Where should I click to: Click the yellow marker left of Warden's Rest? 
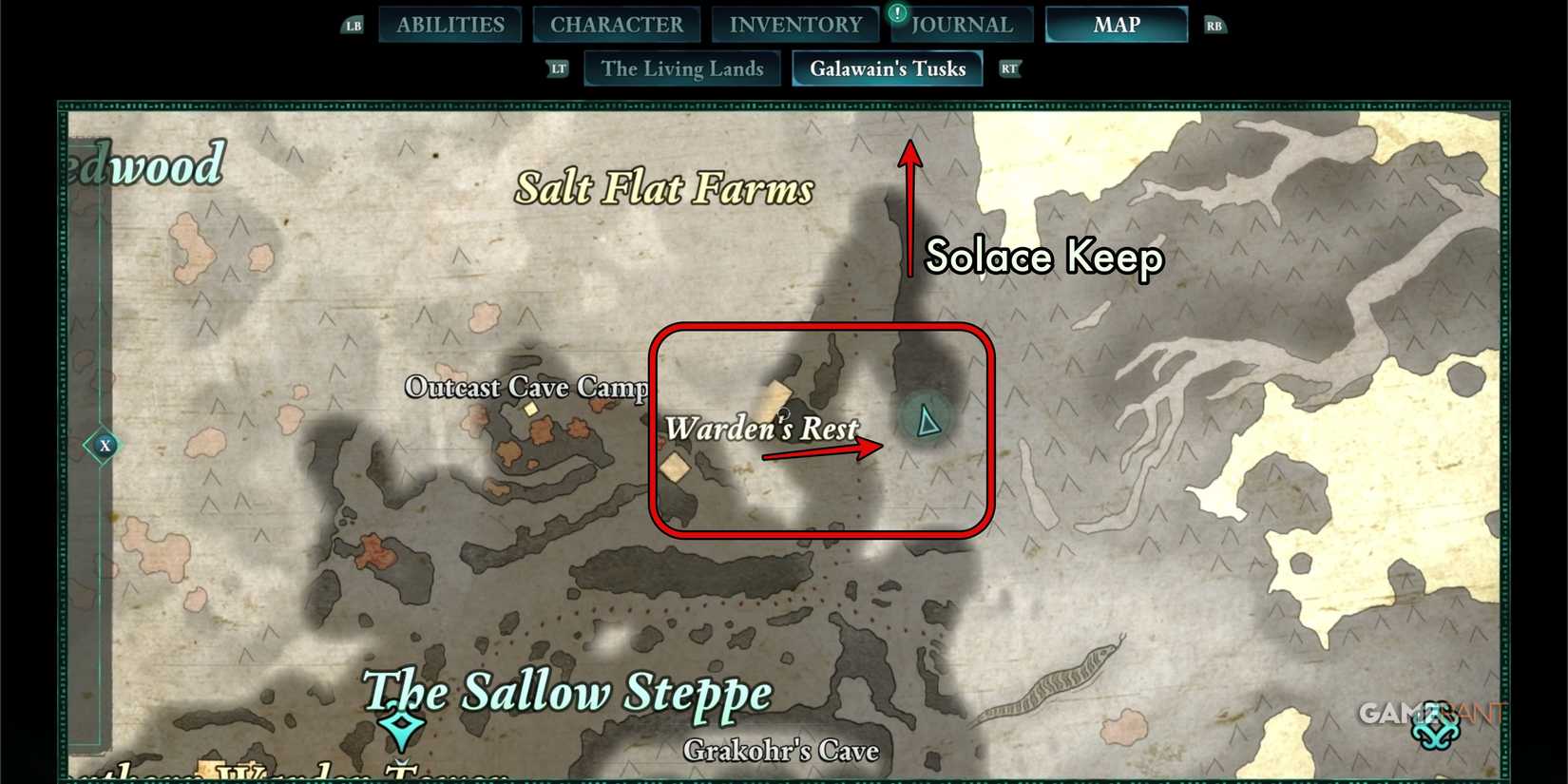675,467
